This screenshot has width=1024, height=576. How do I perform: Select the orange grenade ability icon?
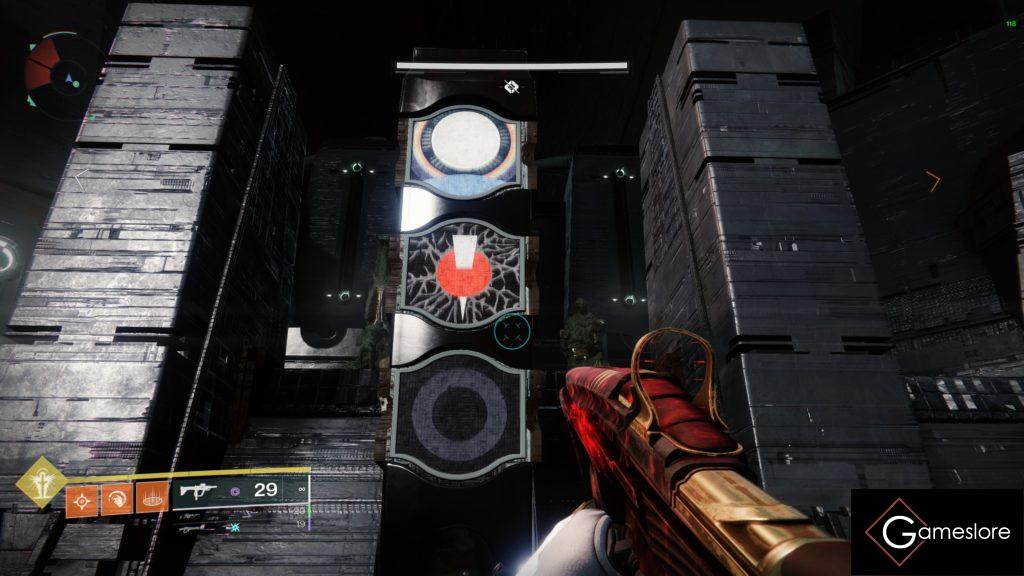81,498
